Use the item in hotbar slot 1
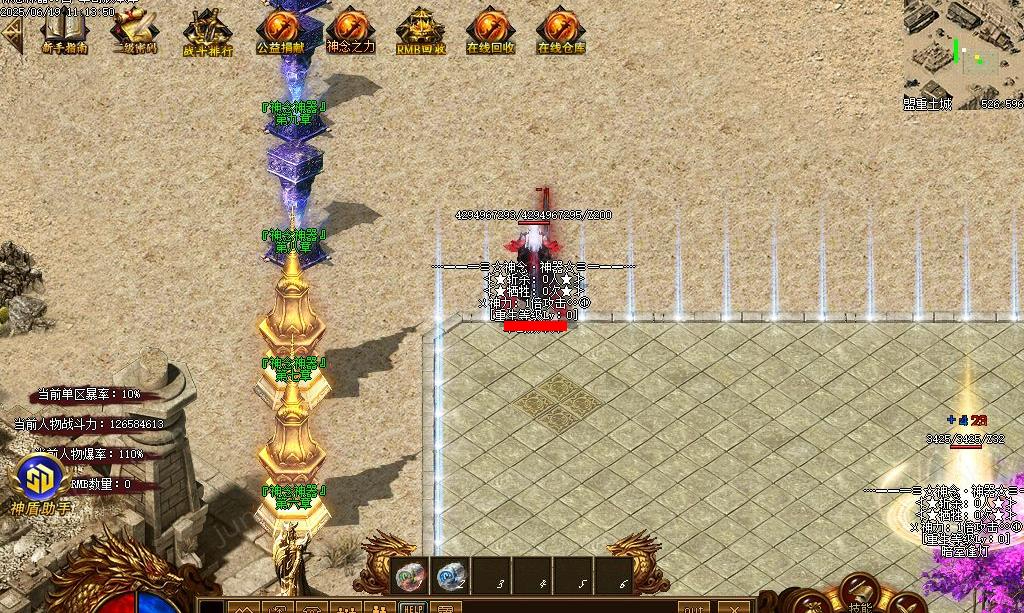 tap(410, 576)
